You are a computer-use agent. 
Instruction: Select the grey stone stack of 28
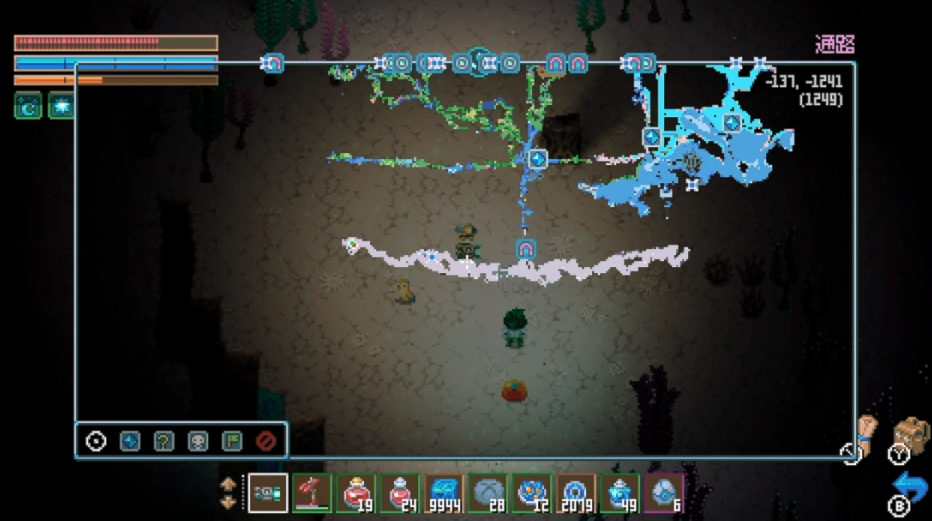coord(488,493)
